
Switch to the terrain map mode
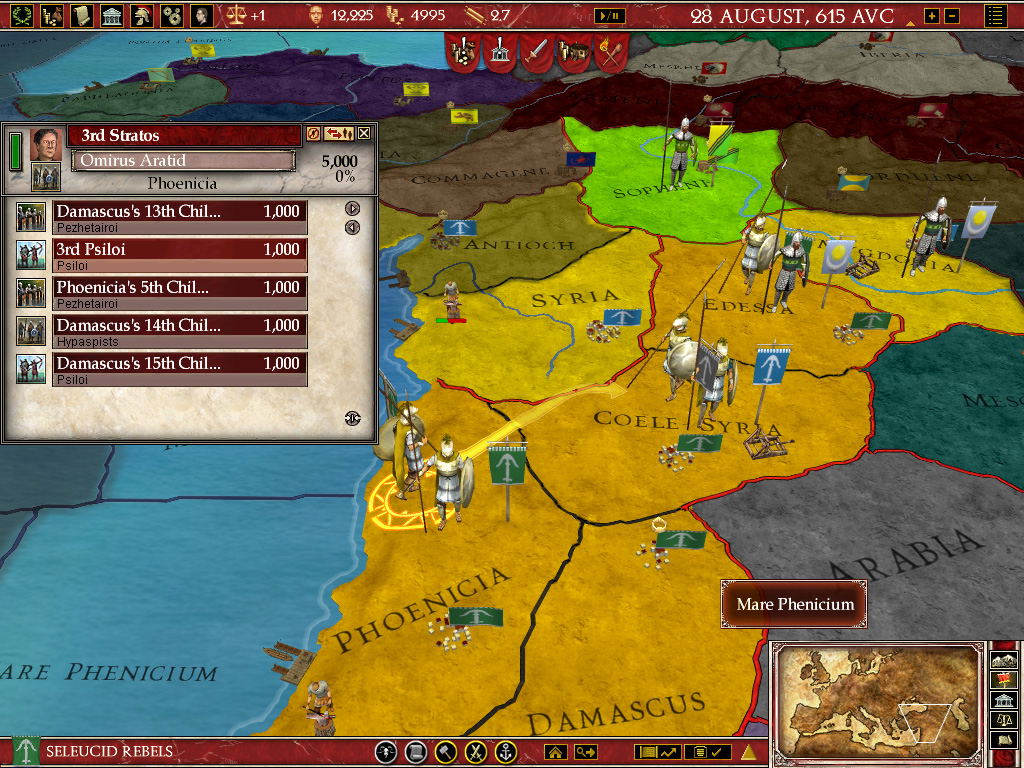tap(1005, 659)
